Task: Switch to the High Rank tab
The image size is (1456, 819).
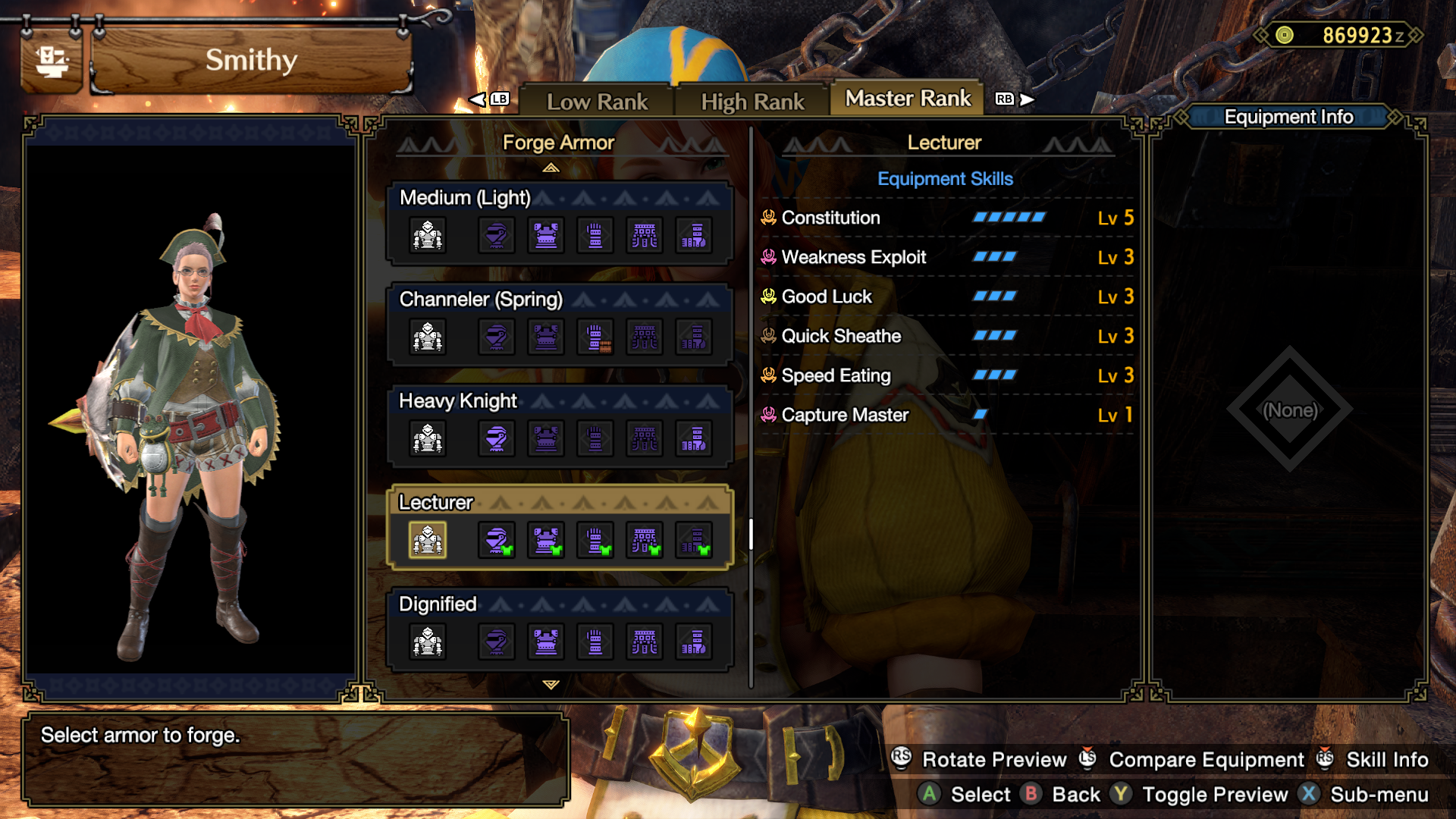Action: coord(753,99)
